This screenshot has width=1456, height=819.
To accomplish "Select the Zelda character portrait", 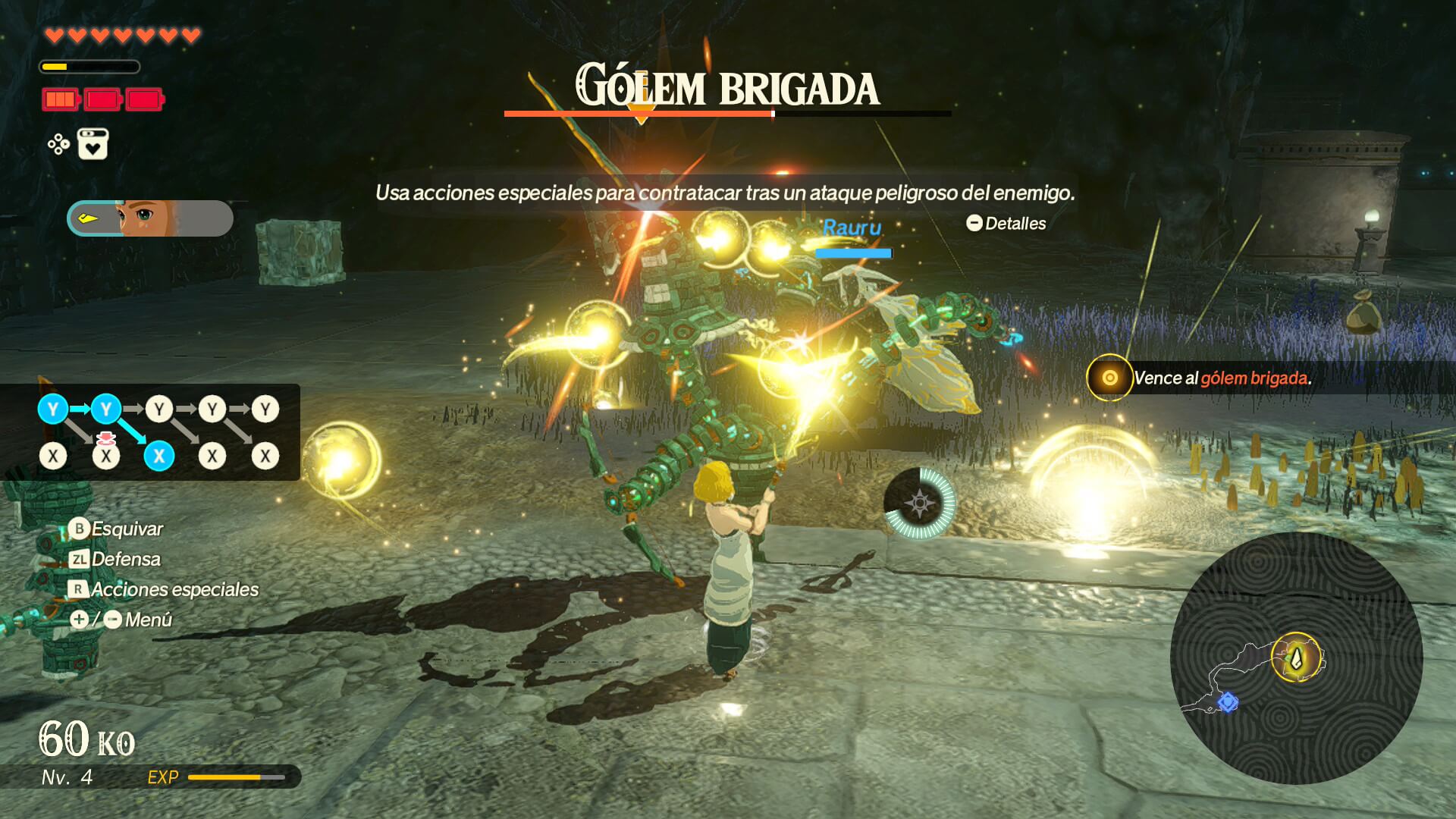I will (x=149, y=218).
